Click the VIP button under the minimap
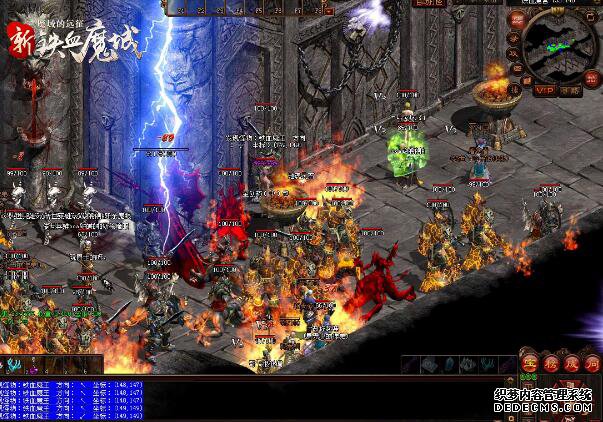 [544, 89]
